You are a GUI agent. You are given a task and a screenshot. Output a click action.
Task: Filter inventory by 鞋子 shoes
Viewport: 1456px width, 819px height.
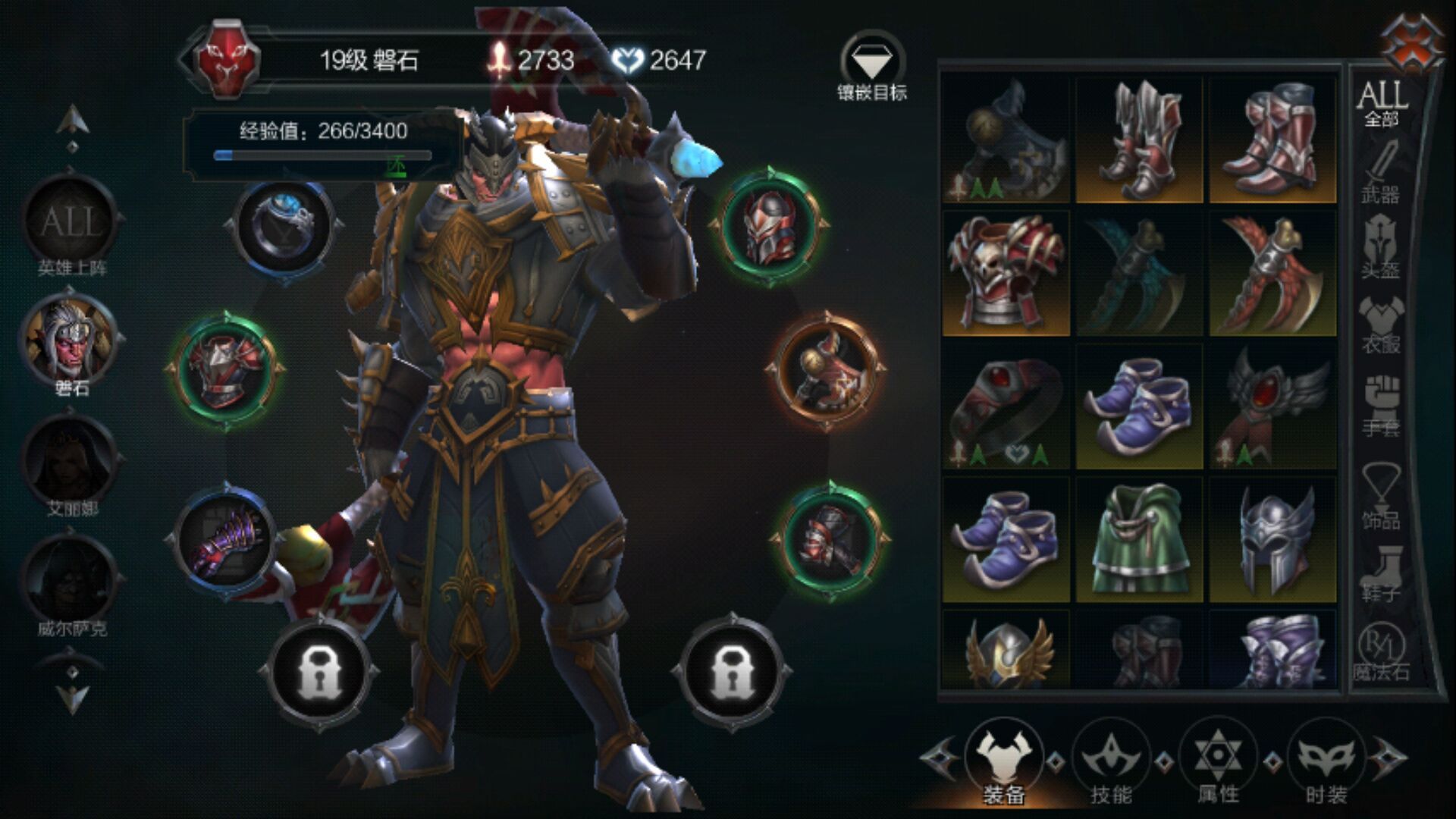coord(1380,573)
